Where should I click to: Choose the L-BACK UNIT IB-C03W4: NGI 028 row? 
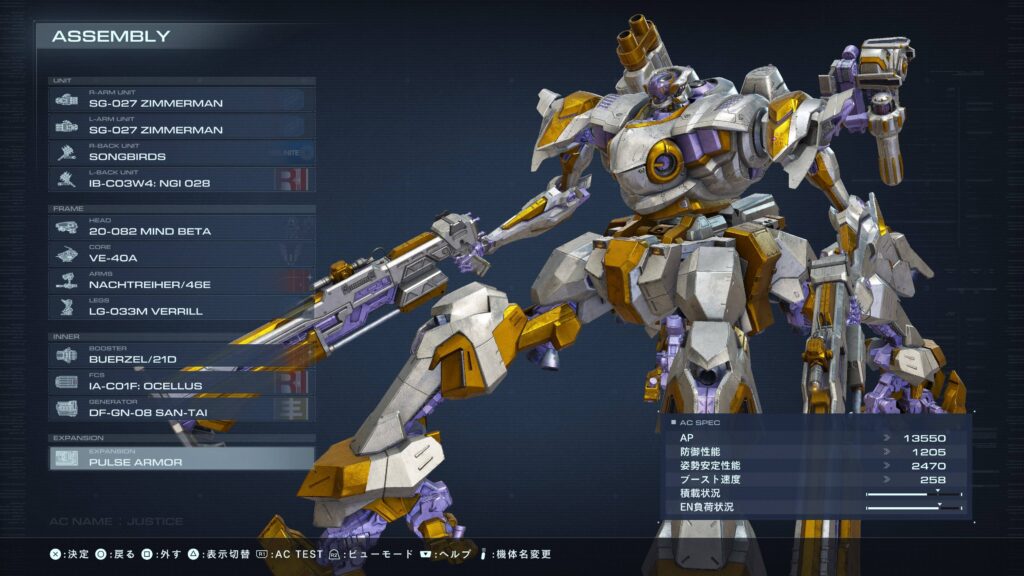tap(182, 180)
